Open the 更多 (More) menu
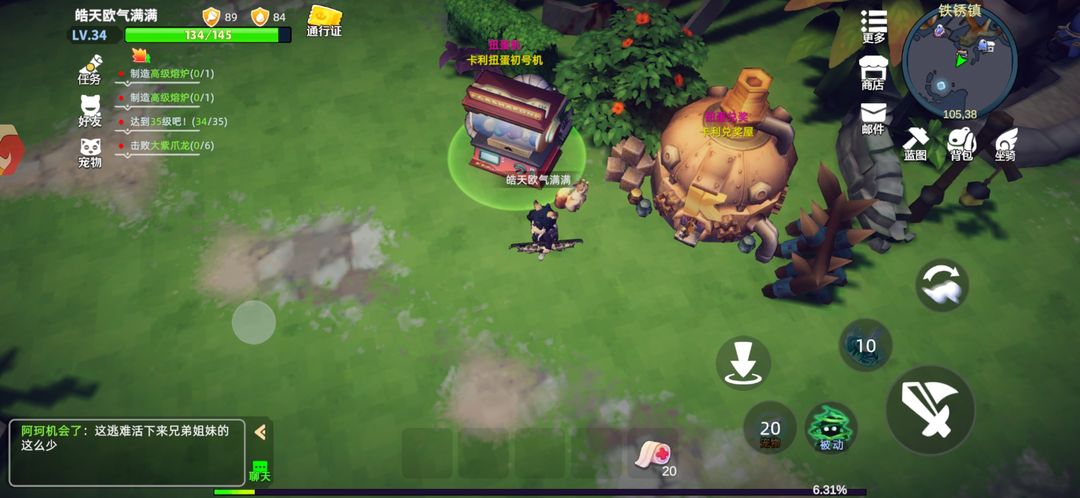 (874, 25)
